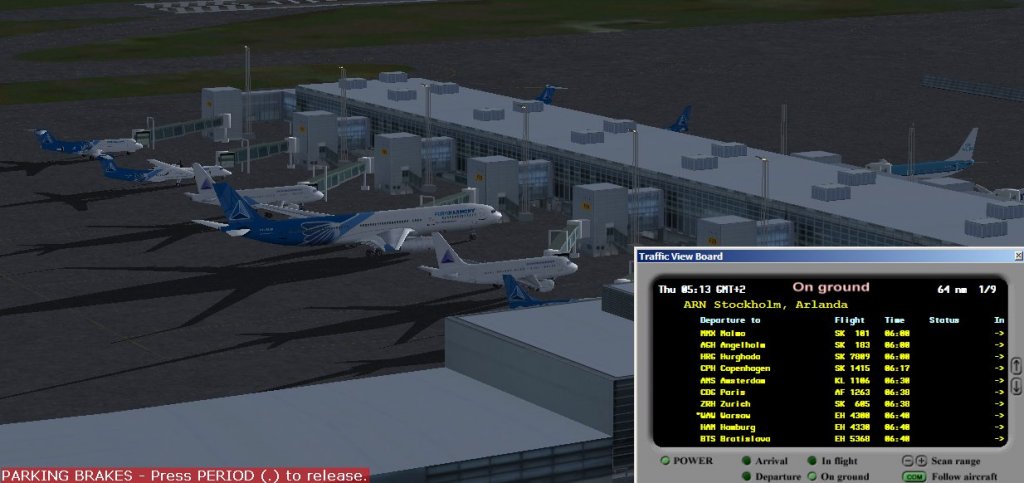
Task: Show In flight traffic
Action: tap(812, 461)
